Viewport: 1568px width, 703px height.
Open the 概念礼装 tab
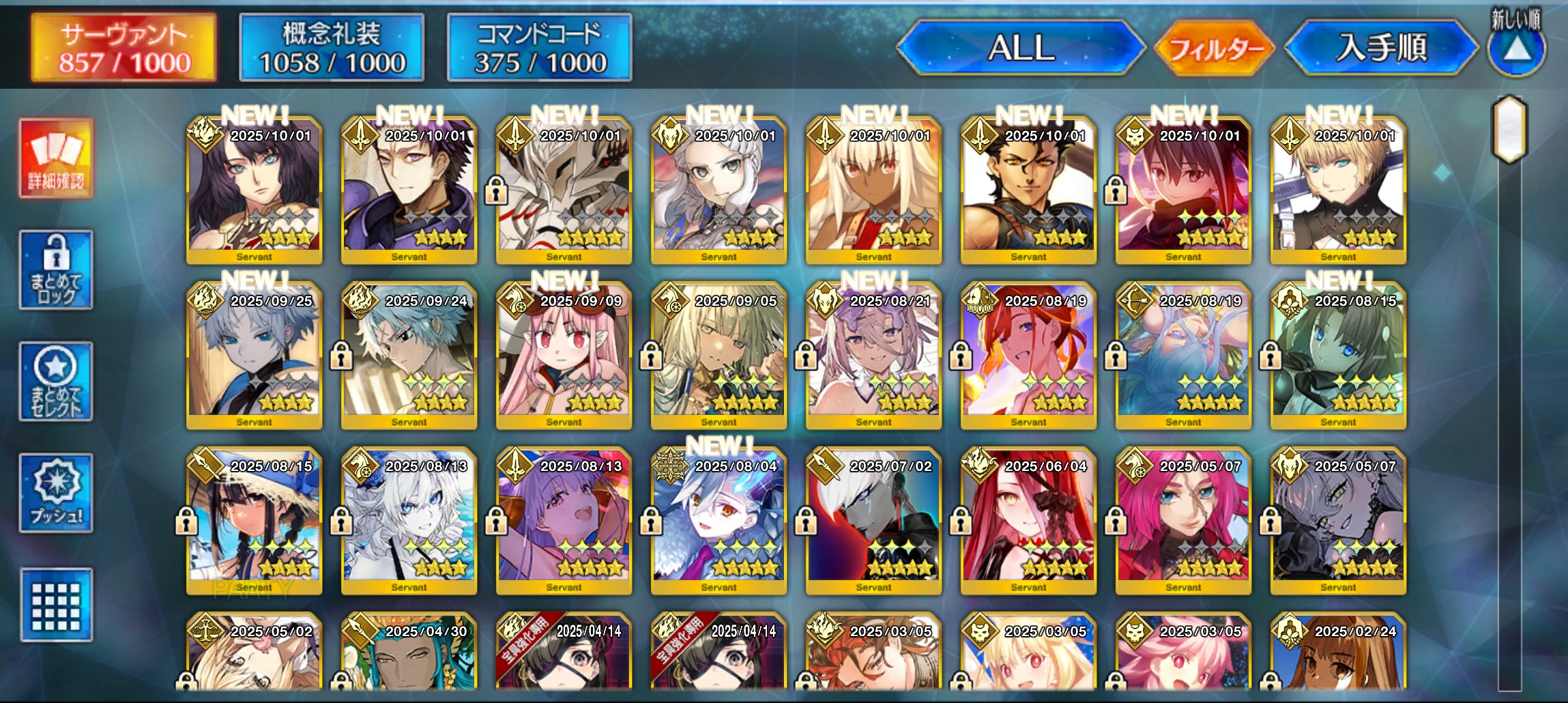pyautogui.click(x=332, y=48)
